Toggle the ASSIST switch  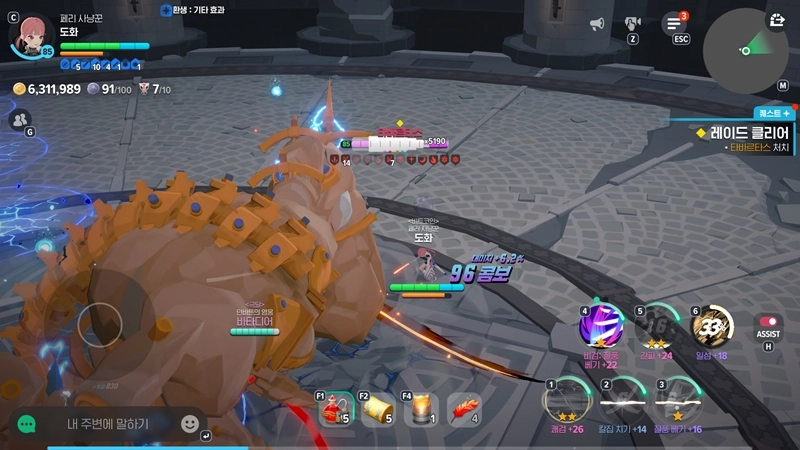pos(768,327)
